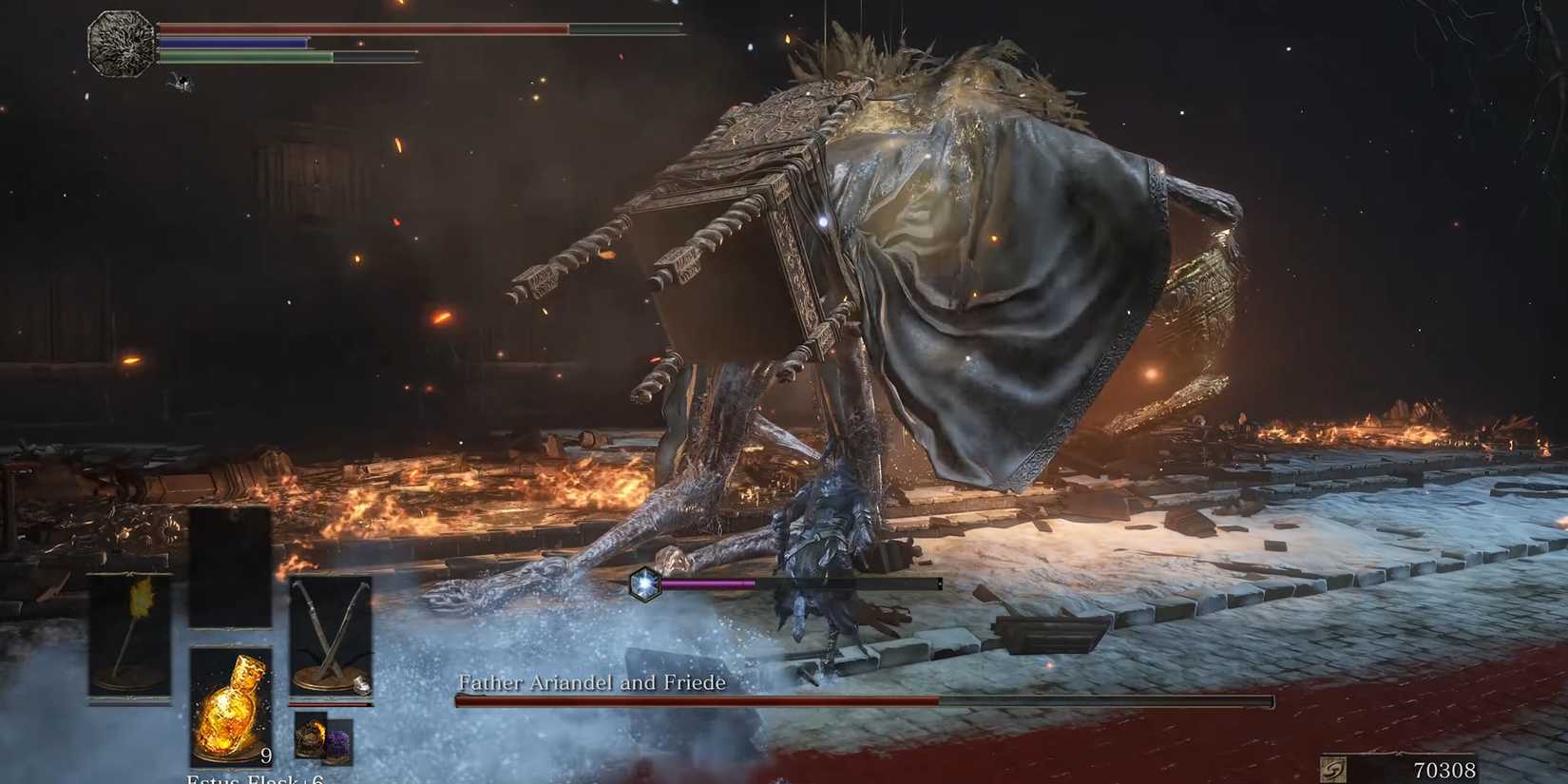Click the covenant emblem in the top-left corner
Image resolution: width=1568 pixels, height=784 pixels.
[120, 42]
